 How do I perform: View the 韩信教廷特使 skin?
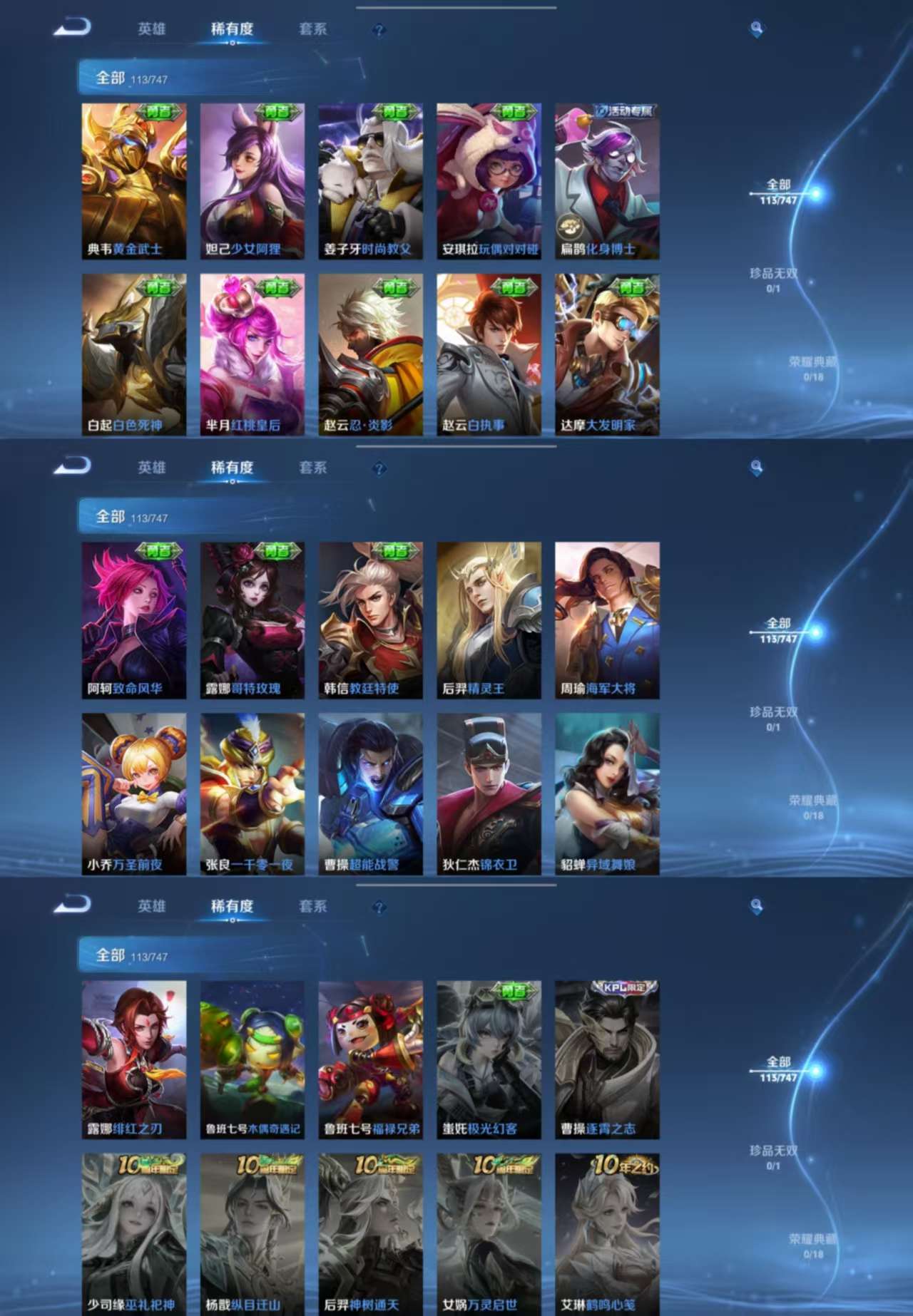click(x=370, y=620)
